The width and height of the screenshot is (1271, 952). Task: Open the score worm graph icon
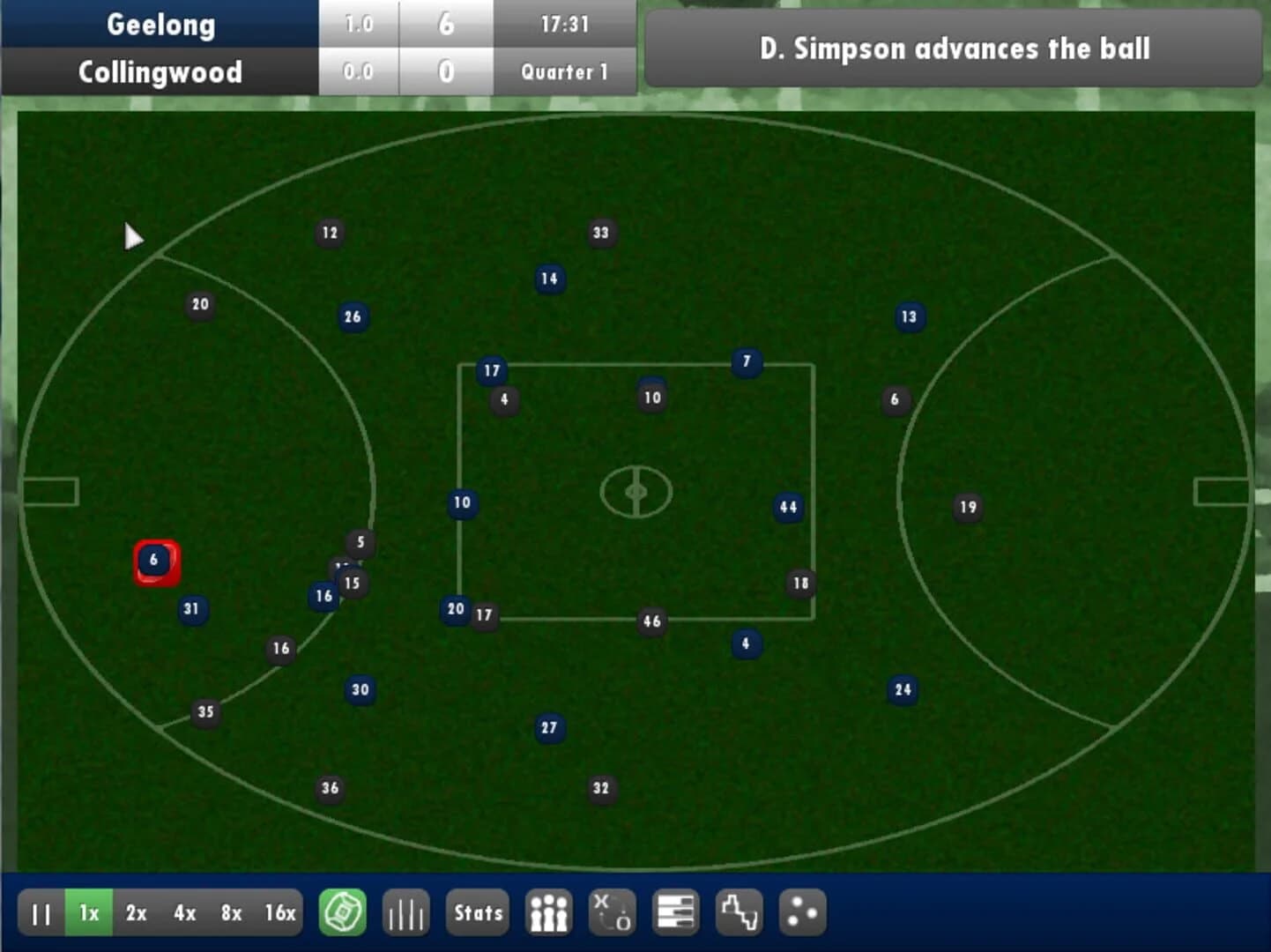(739, 912)
